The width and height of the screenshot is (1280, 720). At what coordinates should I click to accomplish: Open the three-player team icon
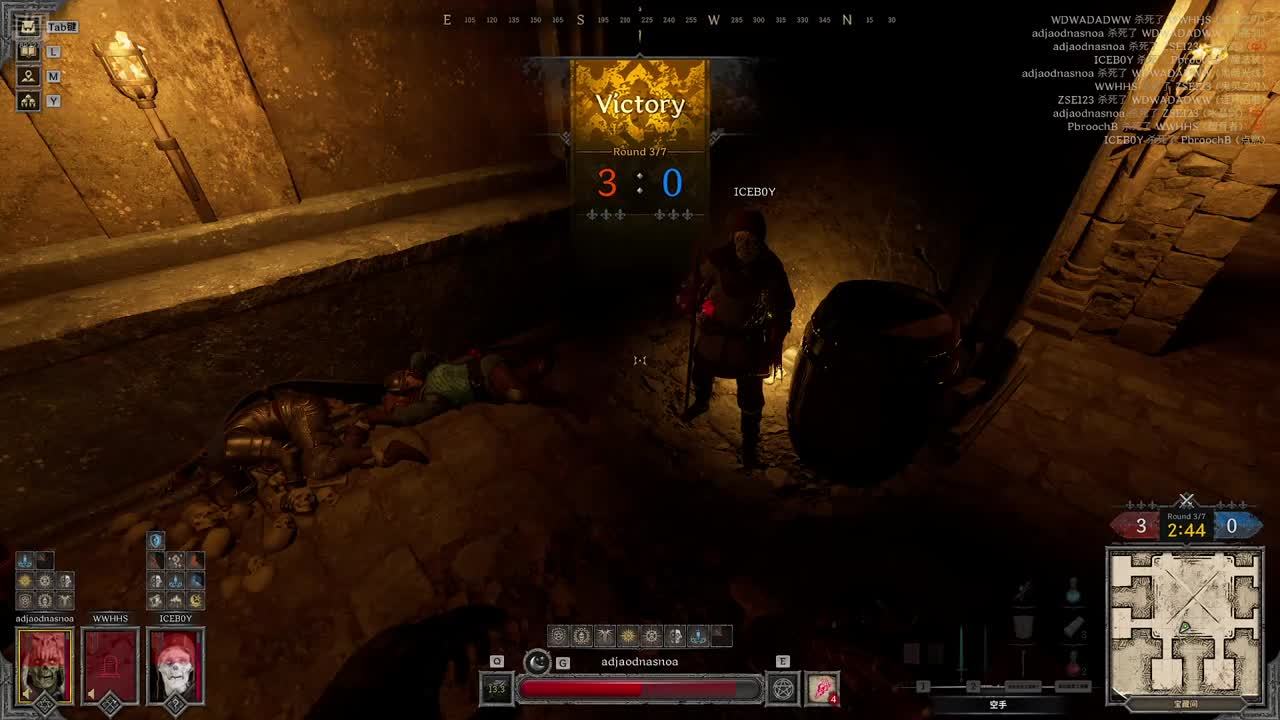click(x=28, y=101)
